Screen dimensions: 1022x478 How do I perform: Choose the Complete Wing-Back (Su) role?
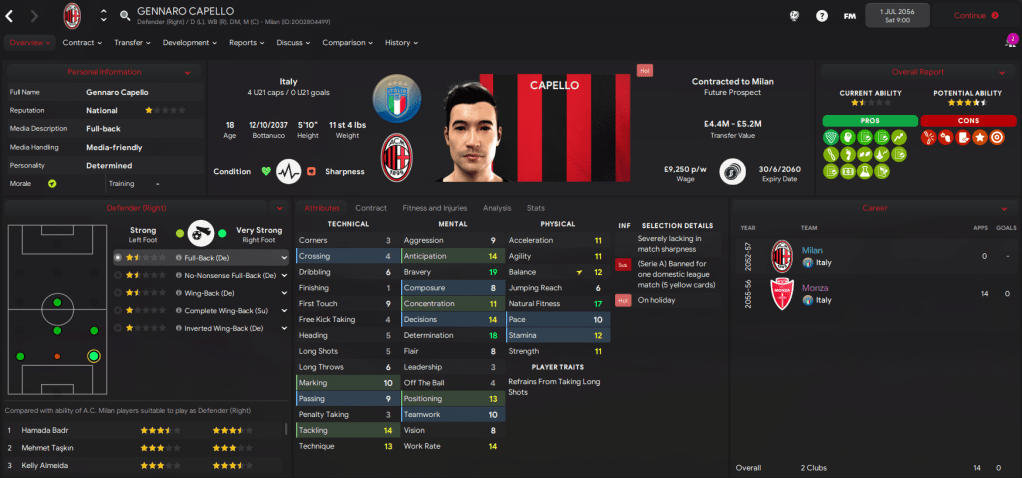pyautogui.click(x=228, y=310)
